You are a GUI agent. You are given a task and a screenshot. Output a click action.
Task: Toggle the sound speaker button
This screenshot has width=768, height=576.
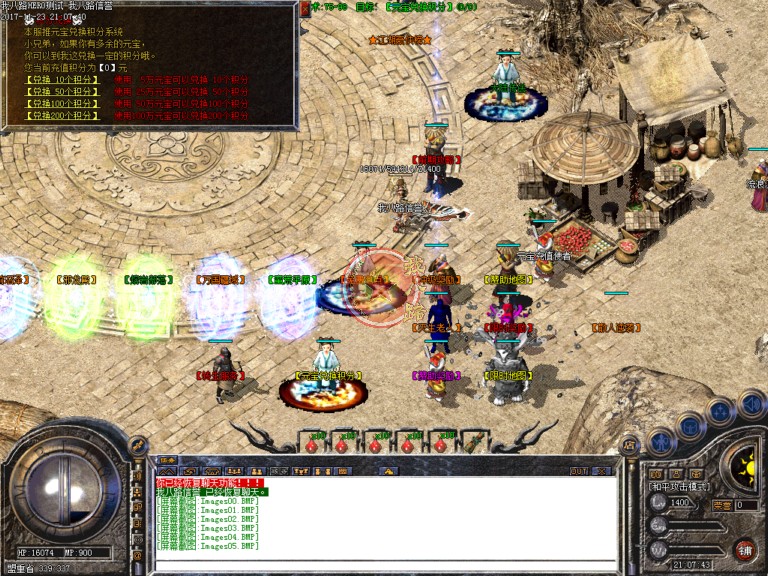click(x=752, y=405)
